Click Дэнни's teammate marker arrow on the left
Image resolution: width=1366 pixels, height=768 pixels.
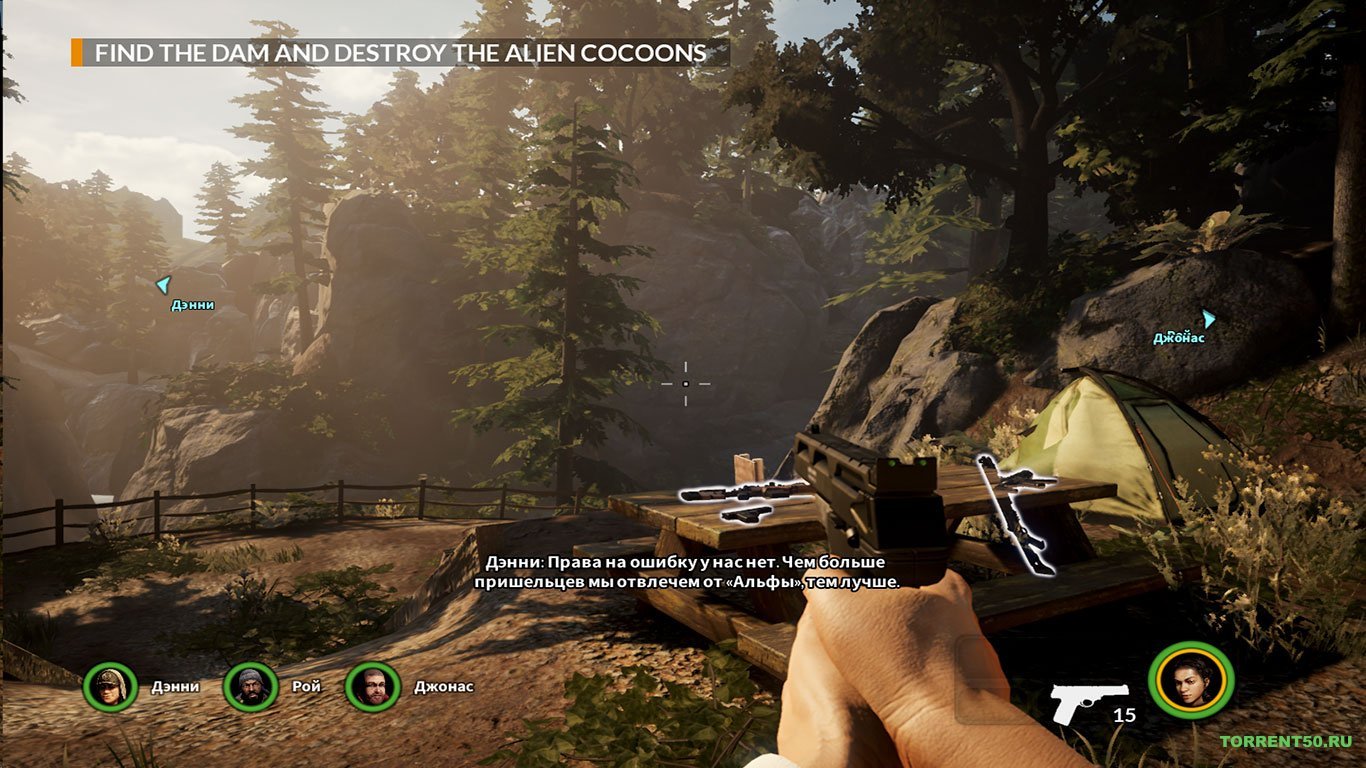[163, 287]
